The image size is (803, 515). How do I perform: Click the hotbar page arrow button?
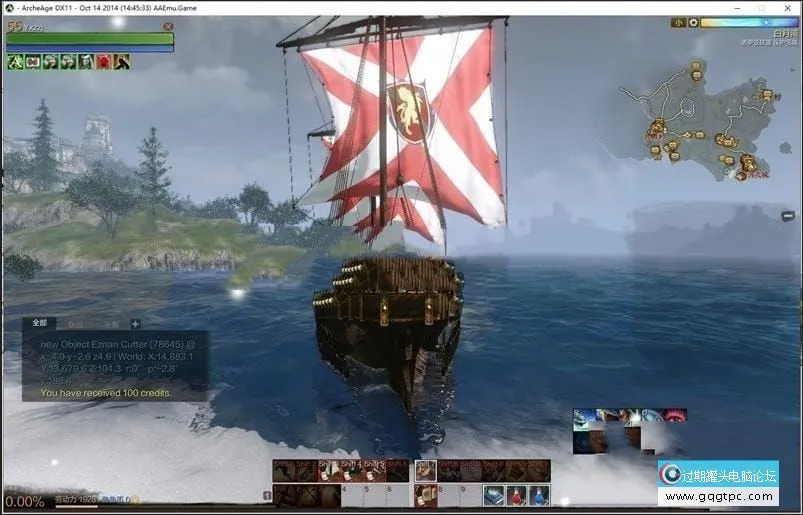(x=267, y=495)
